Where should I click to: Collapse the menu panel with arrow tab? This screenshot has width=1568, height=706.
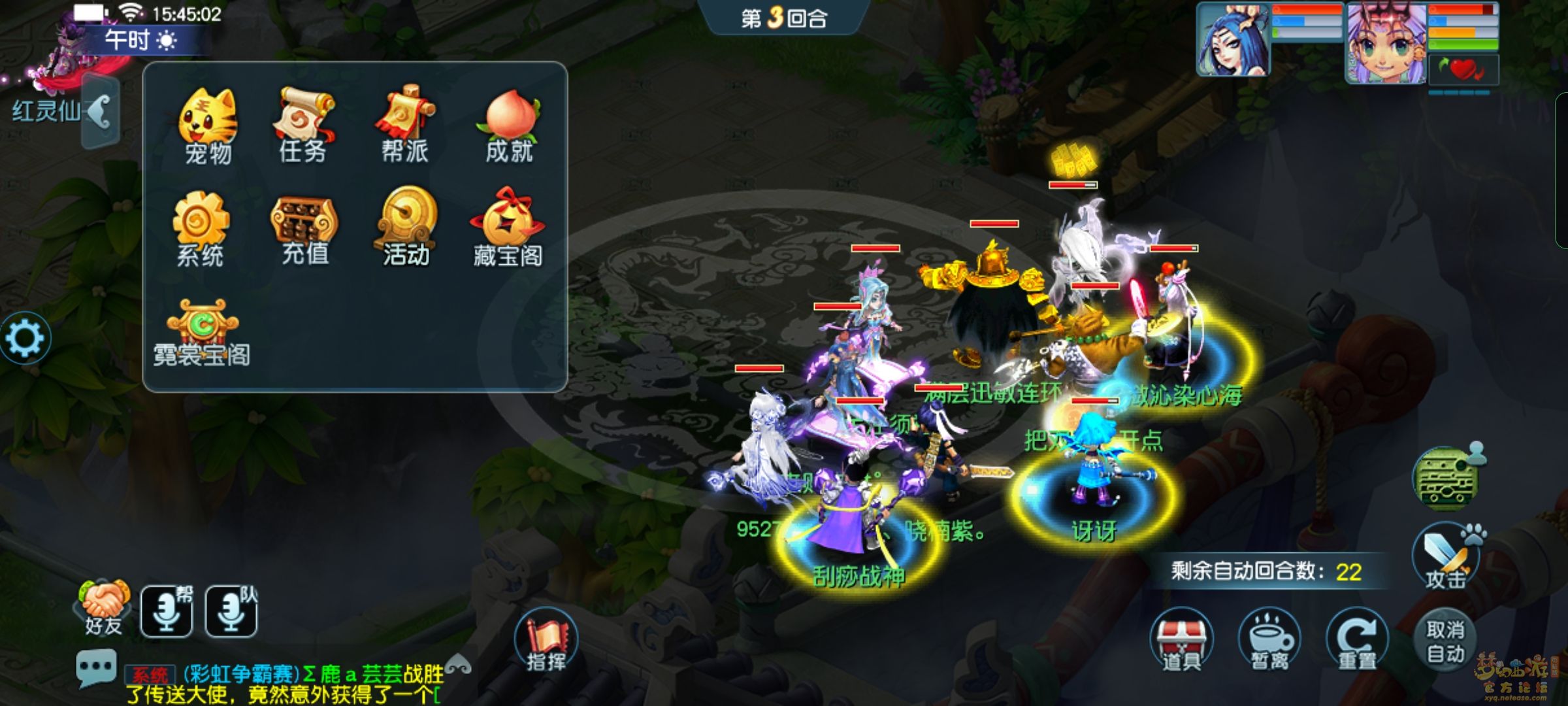click(x=101, y=112)
